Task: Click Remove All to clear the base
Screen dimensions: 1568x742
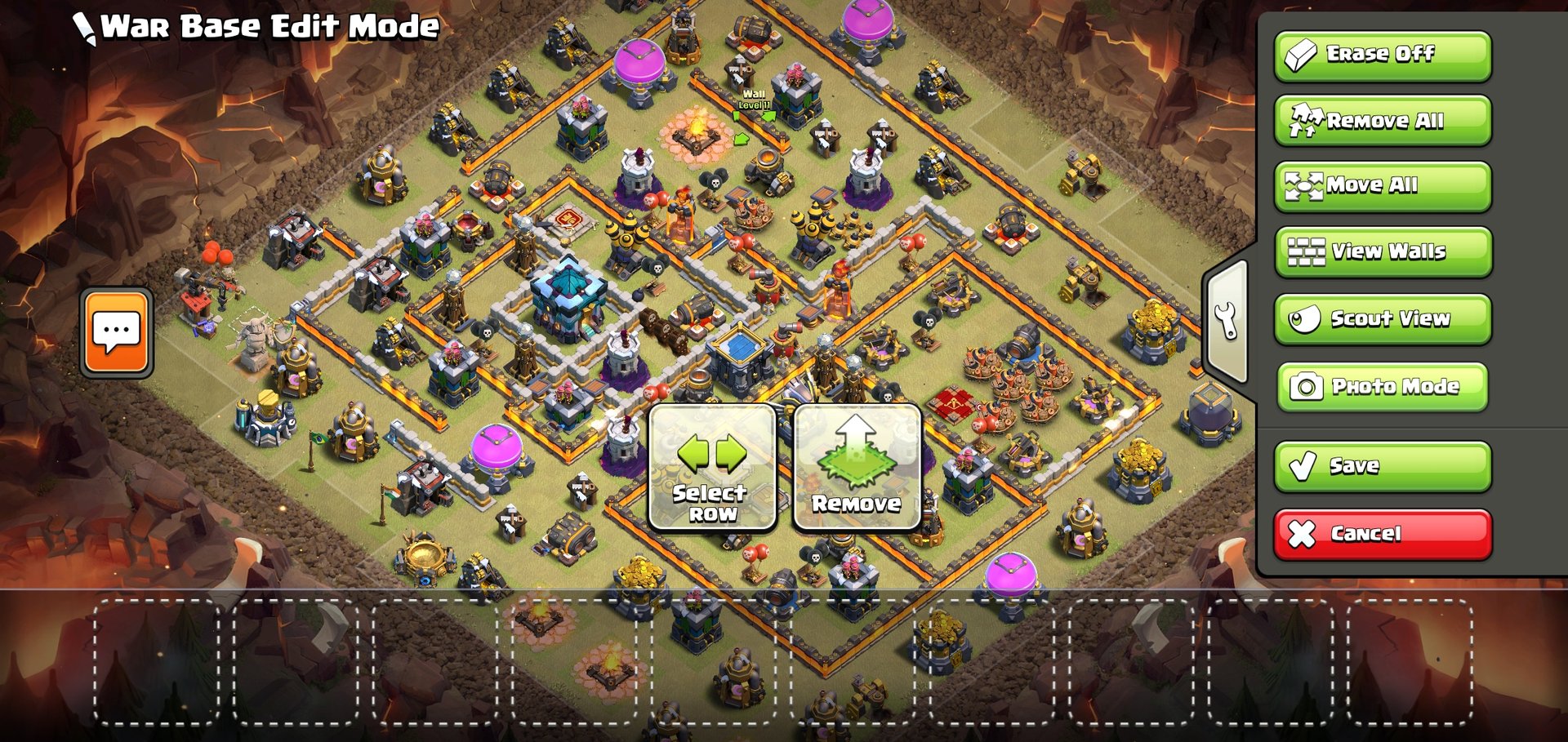Action: 1382,121
